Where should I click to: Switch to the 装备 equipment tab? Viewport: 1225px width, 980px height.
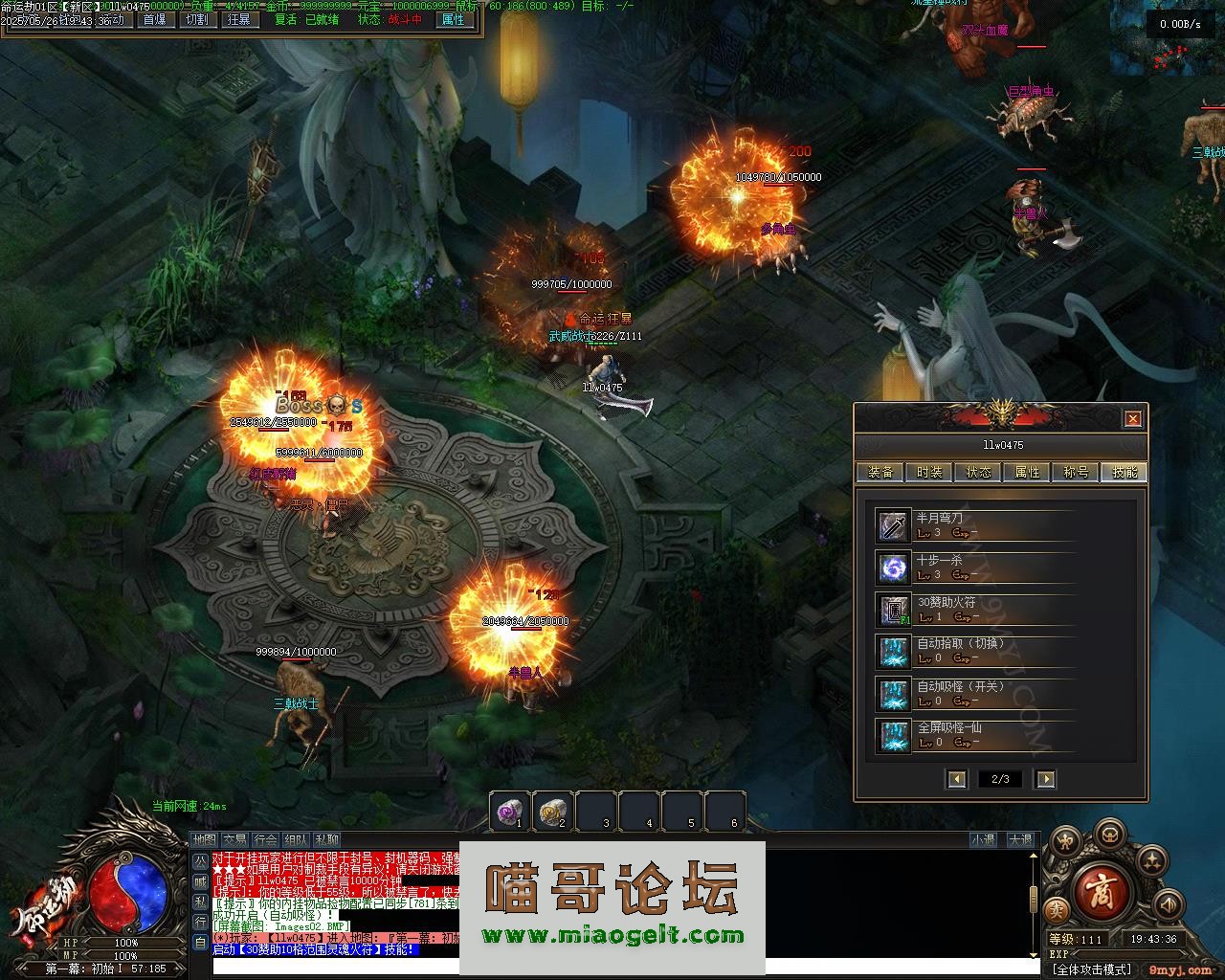click(x=880, y=472)
